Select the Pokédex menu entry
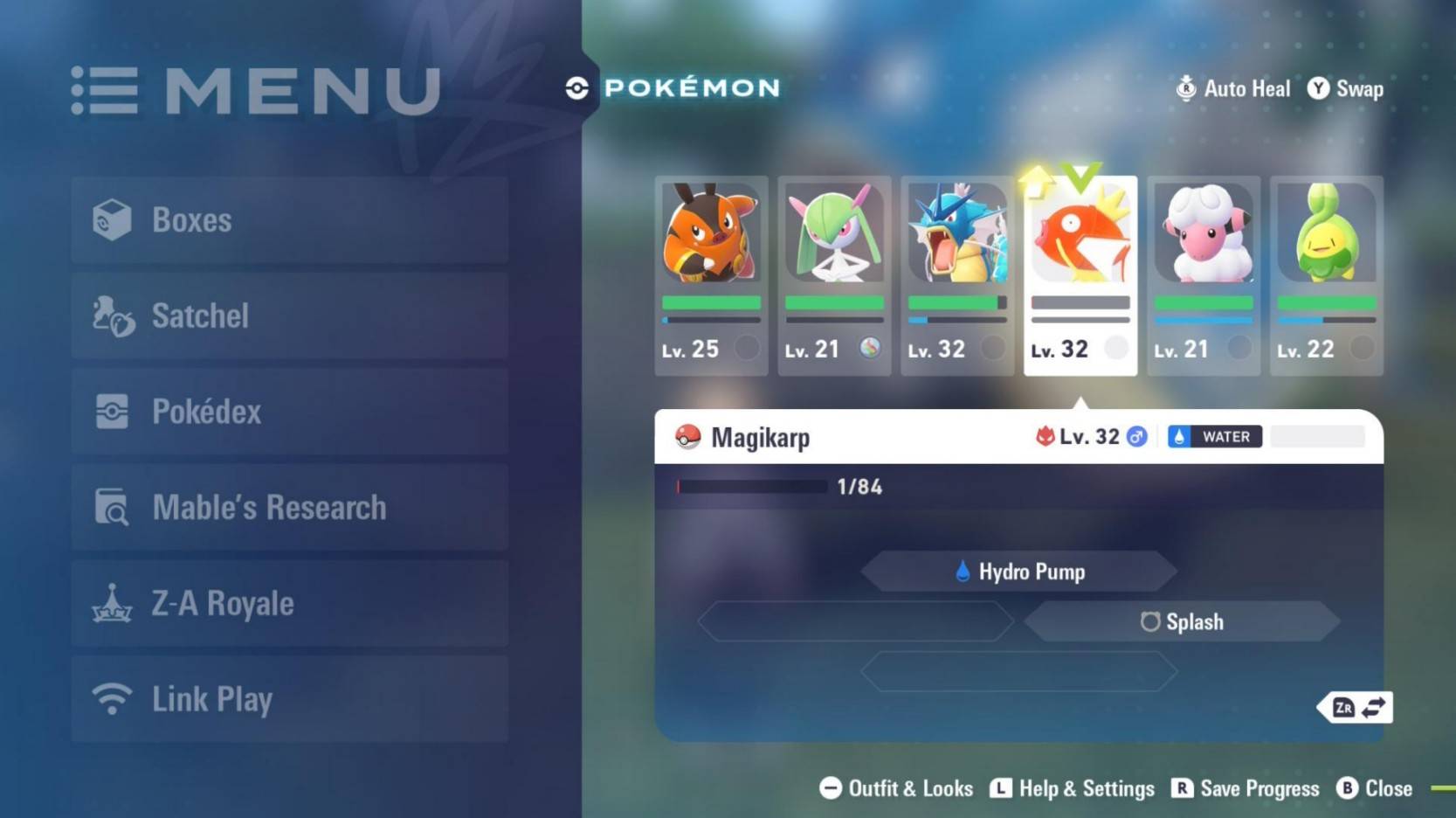The image size is (1456, 818). (289, 412)
